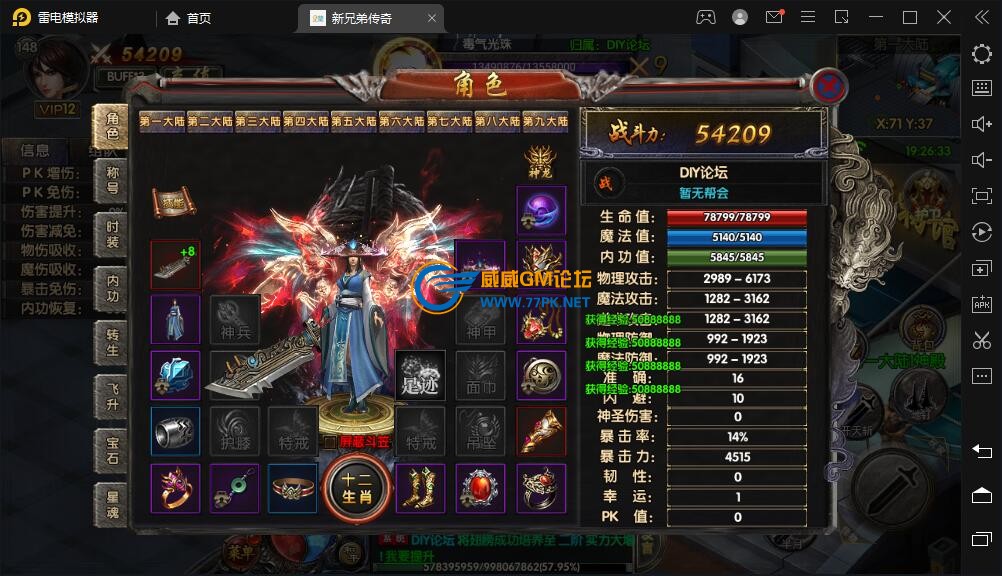This screenshot has width=1002, height=576.
Task: Close the character panel with the red X
Action: [827, 87]
